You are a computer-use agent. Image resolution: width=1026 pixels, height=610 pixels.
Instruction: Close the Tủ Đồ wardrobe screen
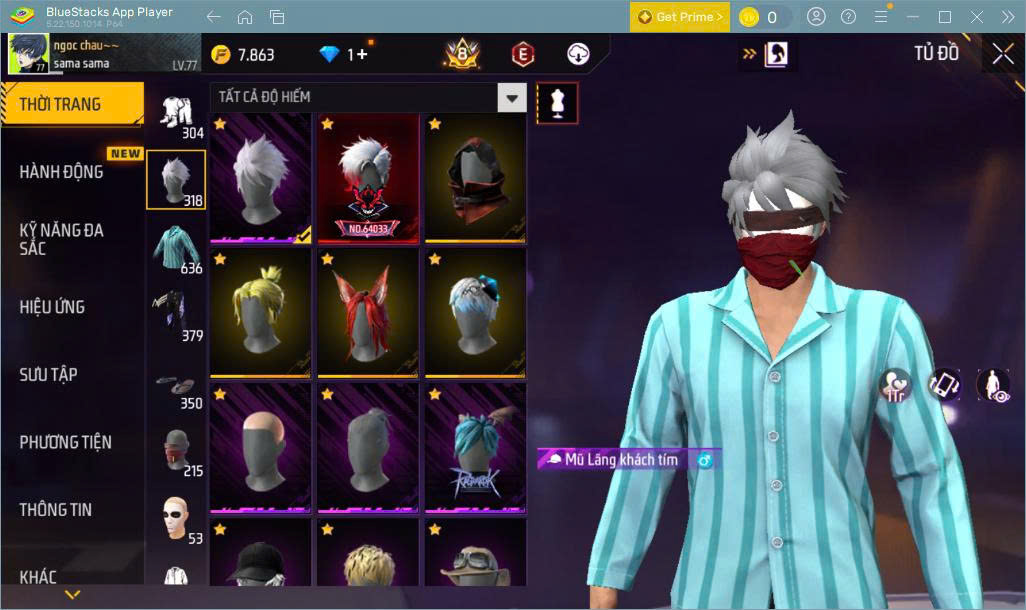point(1002,54)
